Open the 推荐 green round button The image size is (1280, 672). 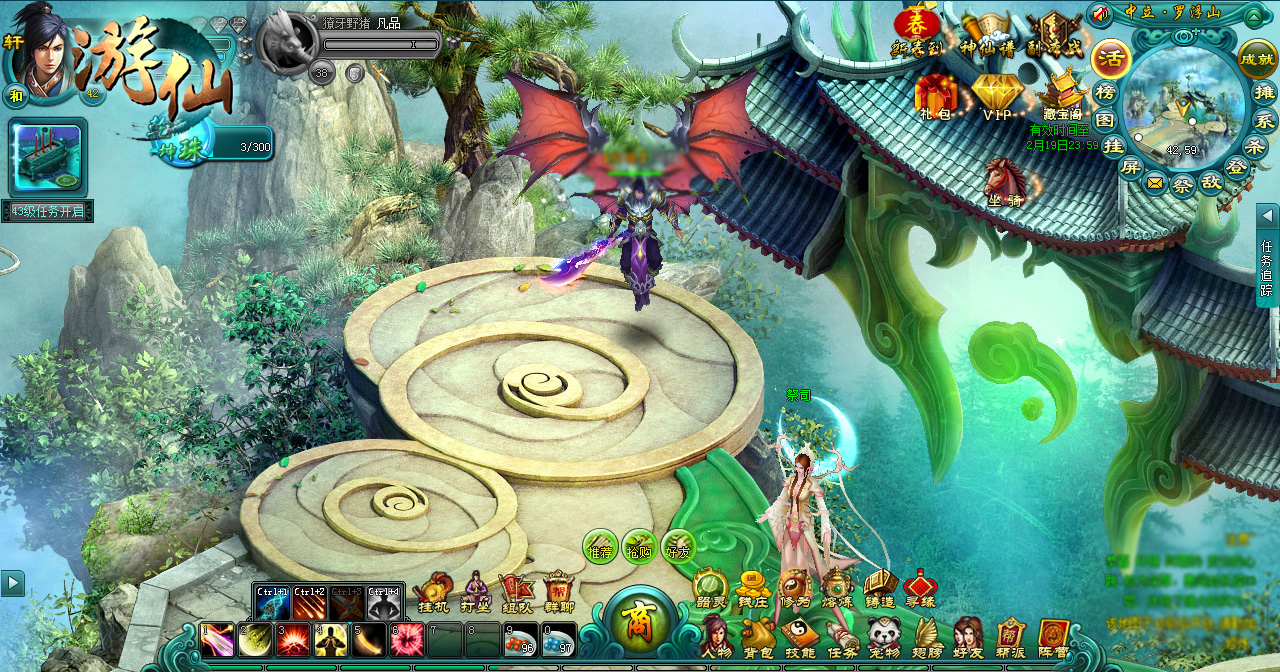600,546
